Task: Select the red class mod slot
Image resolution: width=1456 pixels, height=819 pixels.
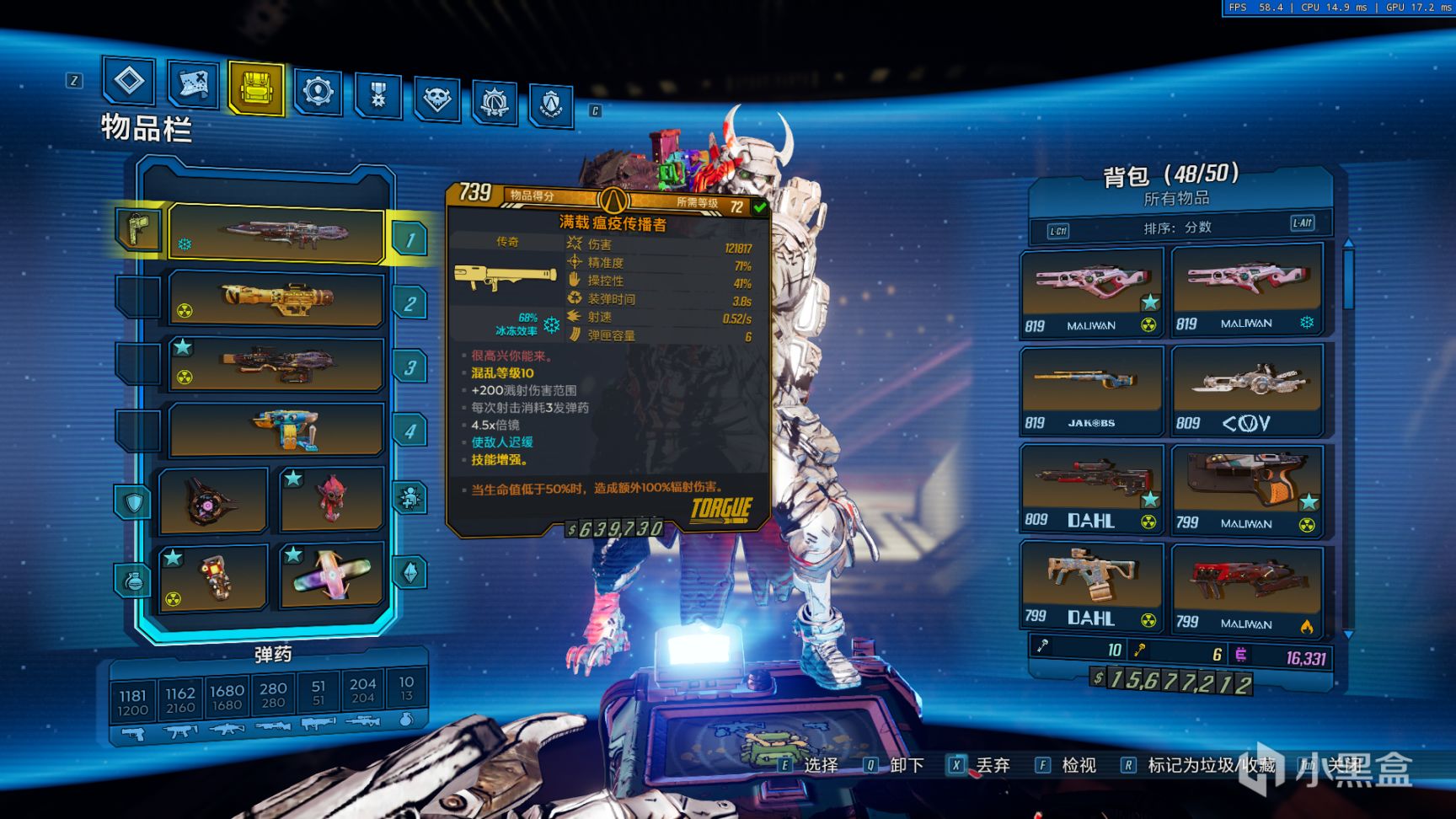Action: (x=331, y=499)
